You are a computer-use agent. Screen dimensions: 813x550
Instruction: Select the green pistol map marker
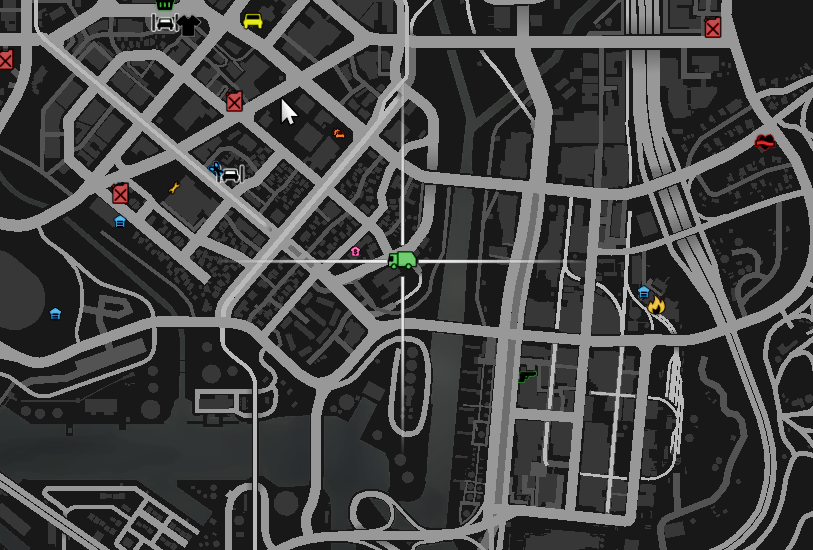tap(527, 376)
